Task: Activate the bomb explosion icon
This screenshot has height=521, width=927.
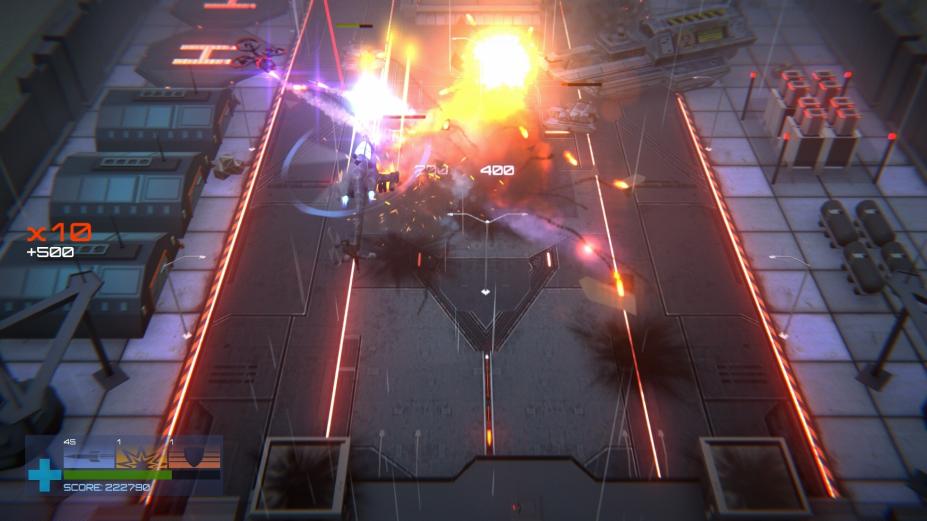Action: (141, 456)
